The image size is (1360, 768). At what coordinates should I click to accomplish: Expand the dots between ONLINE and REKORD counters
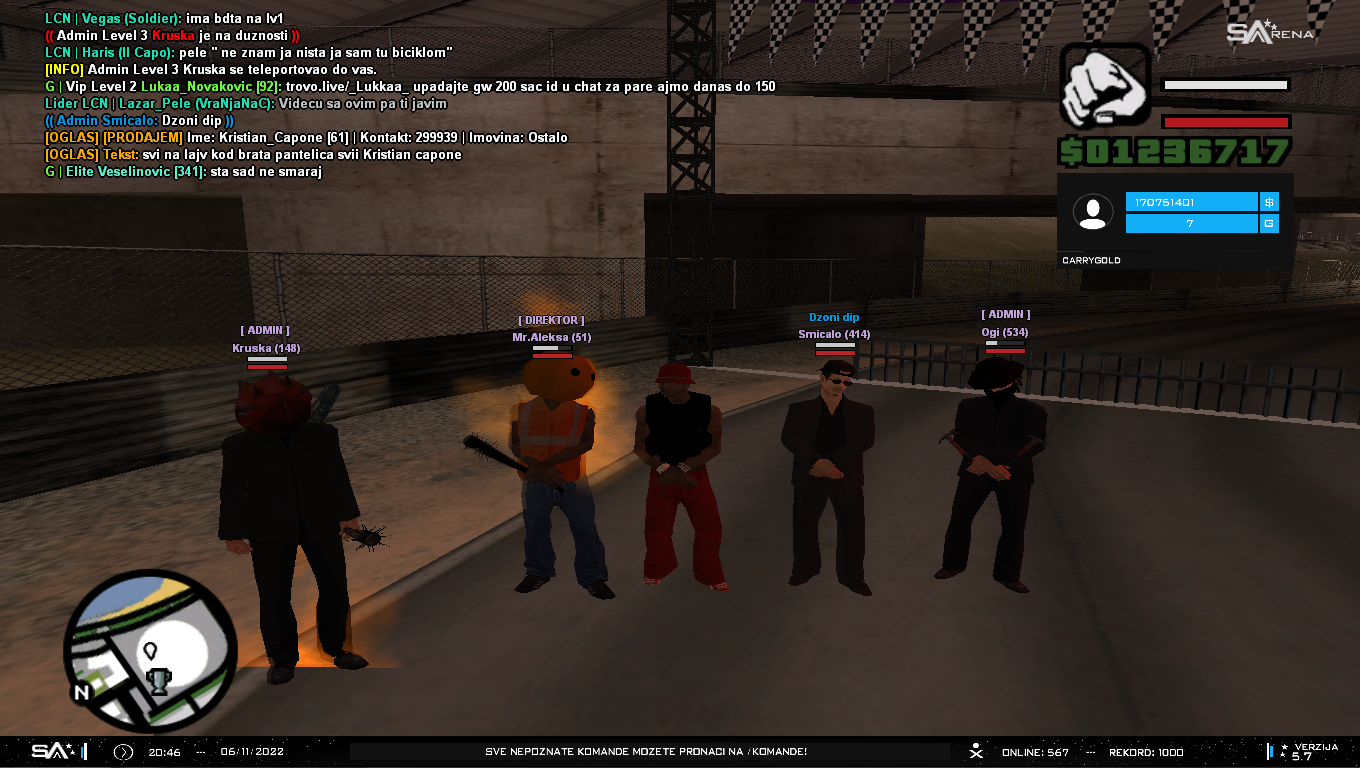pos(1090,752)
